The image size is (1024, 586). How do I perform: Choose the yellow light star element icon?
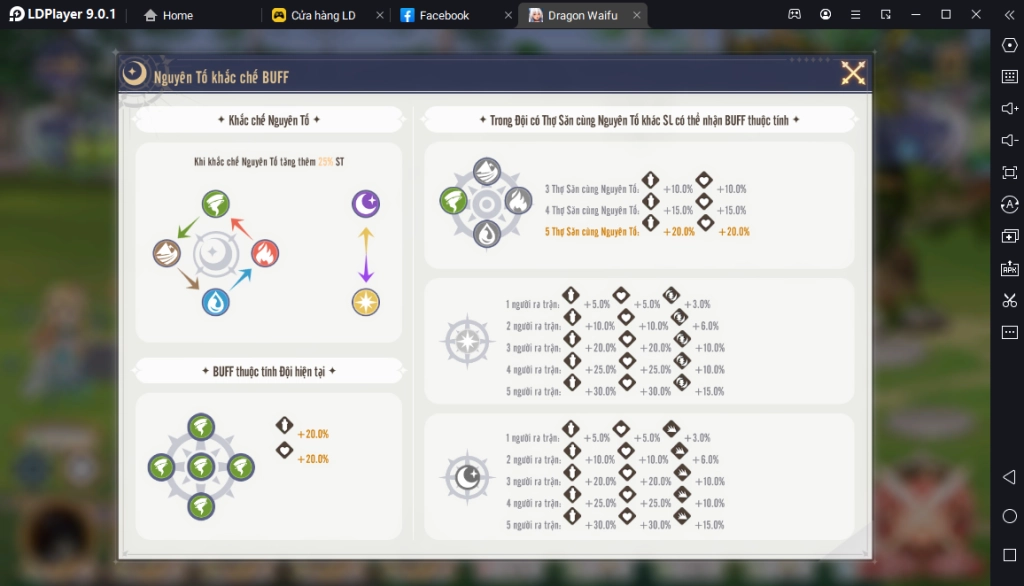click(365, 301)
